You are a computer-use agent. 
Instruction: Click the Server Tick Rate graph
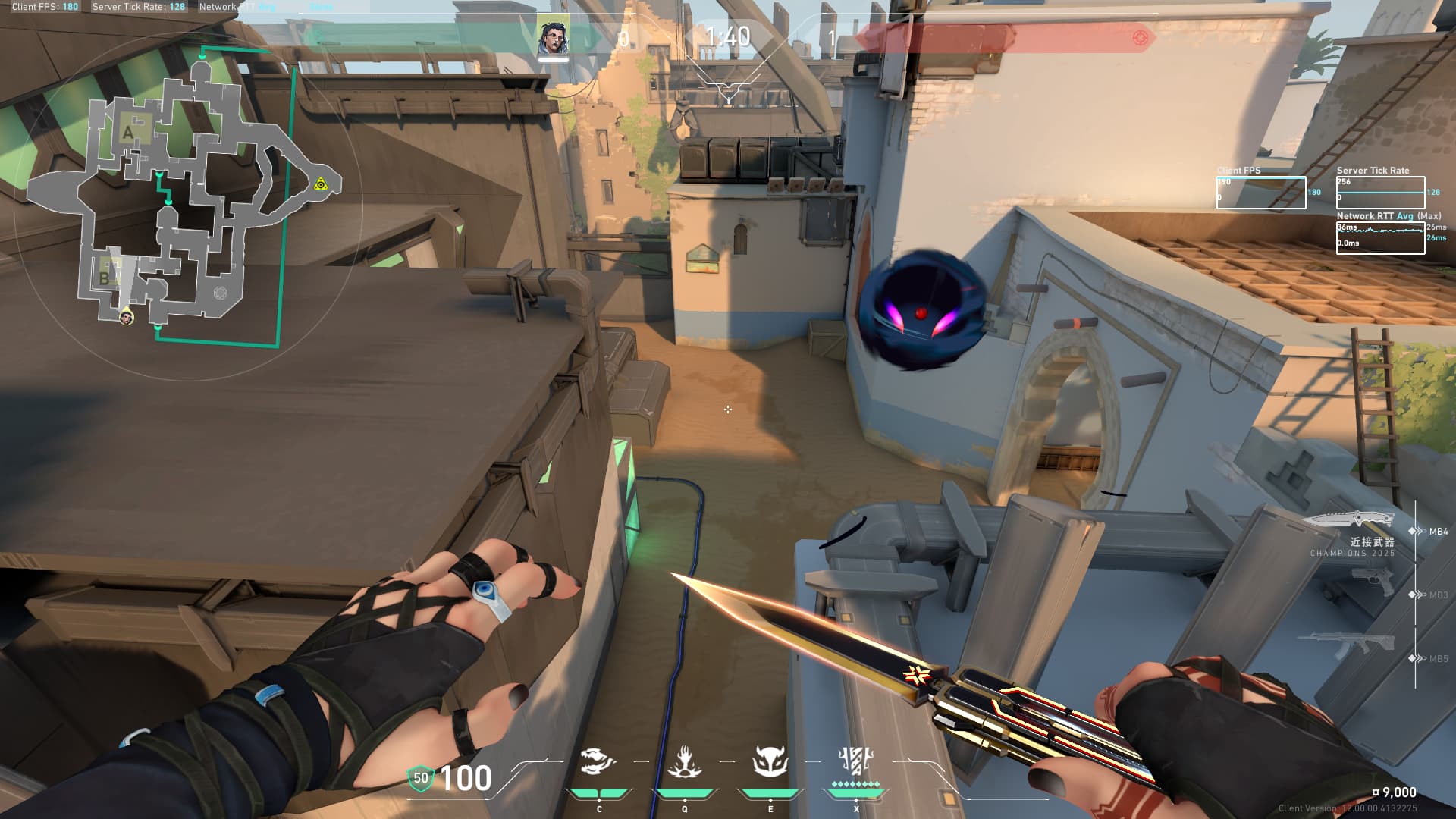pyautogui.click(x=1380, y=193)
